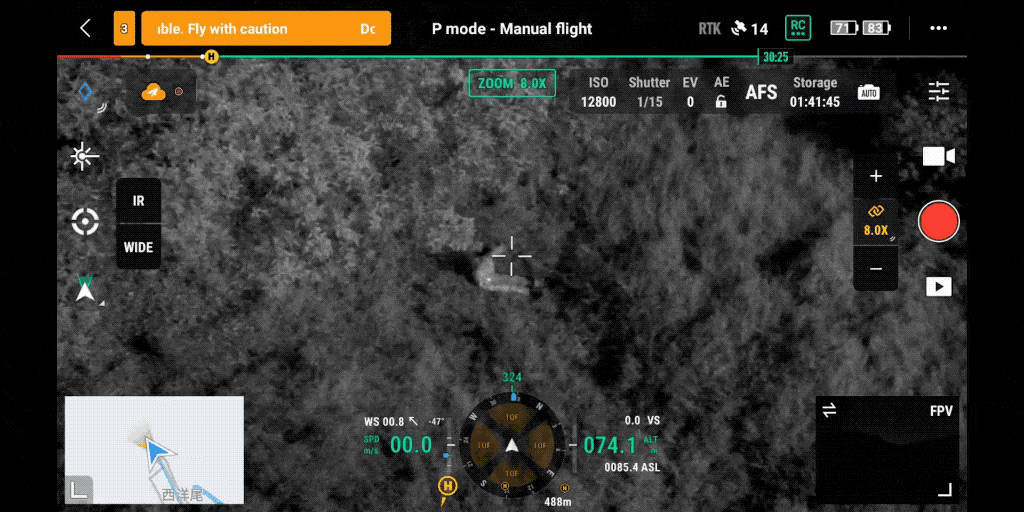Screen dimensions: 1024x512
Task: Expand the map thumbnail
Action: [79, 490]
